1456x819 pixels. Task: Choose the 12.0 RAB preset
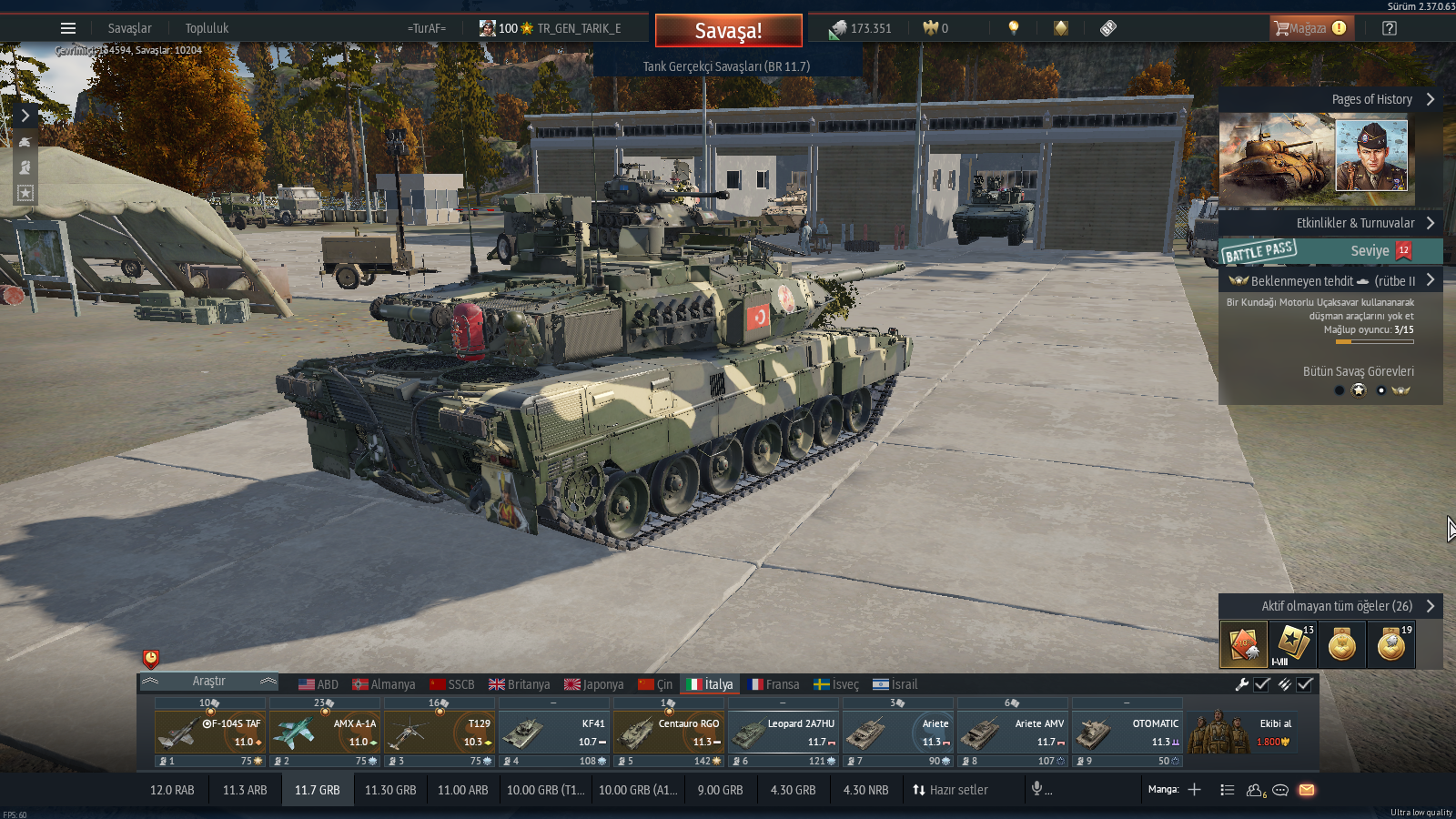tap(172, 790)
